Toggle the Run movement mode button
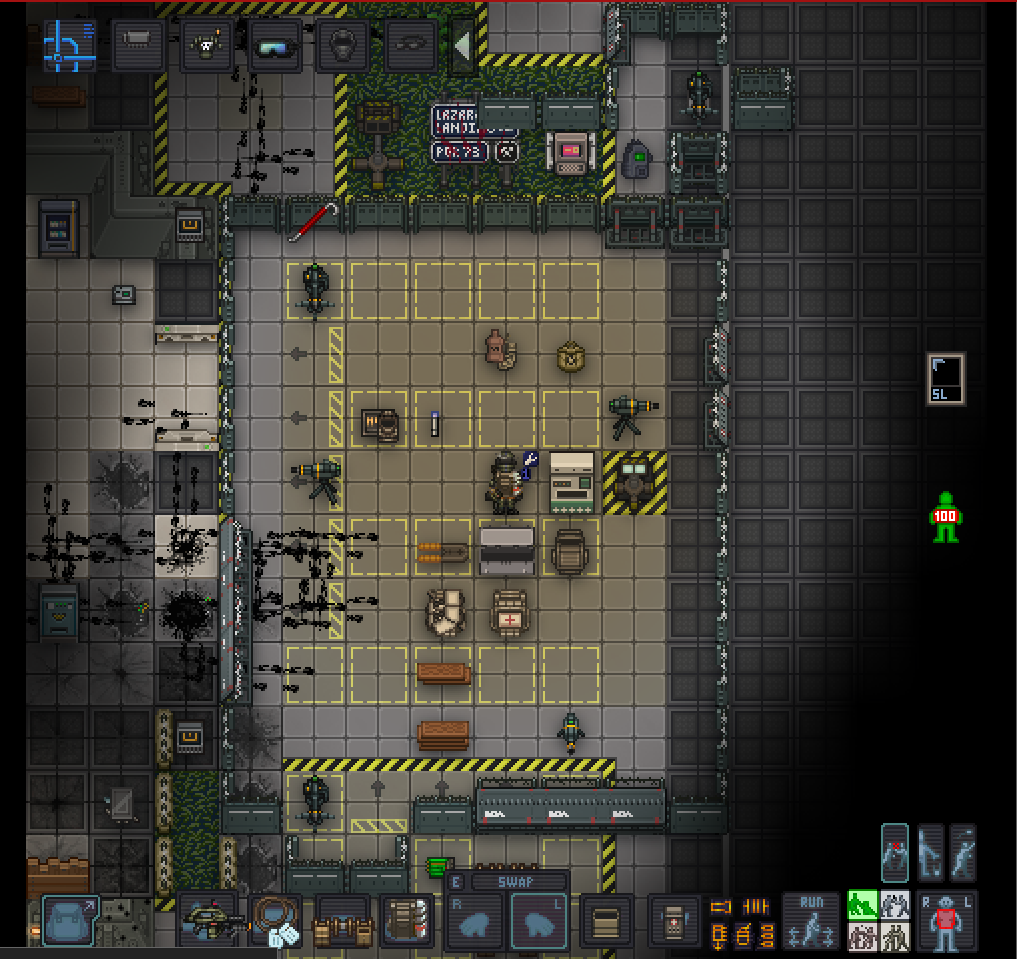 [x=811, y=920]
